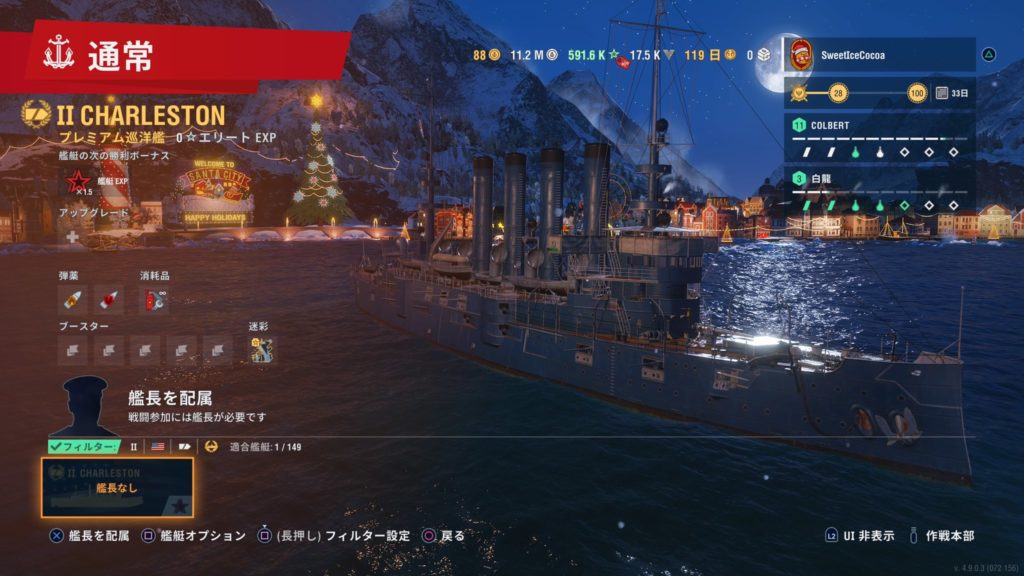This screenshot has height=576, width=1024.
Task: Open the Colbert campaign progress panel
Action: click(x=880, y=138)
